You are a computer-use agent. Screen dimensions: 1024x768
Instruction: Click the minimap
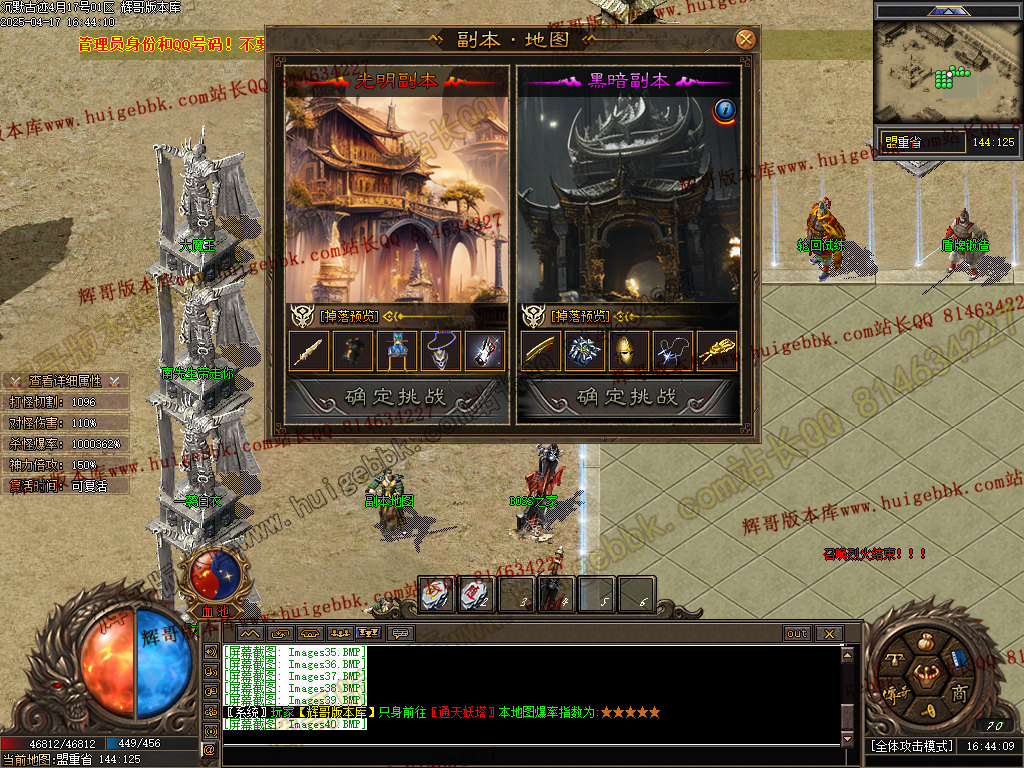click(x=946, y=68)
